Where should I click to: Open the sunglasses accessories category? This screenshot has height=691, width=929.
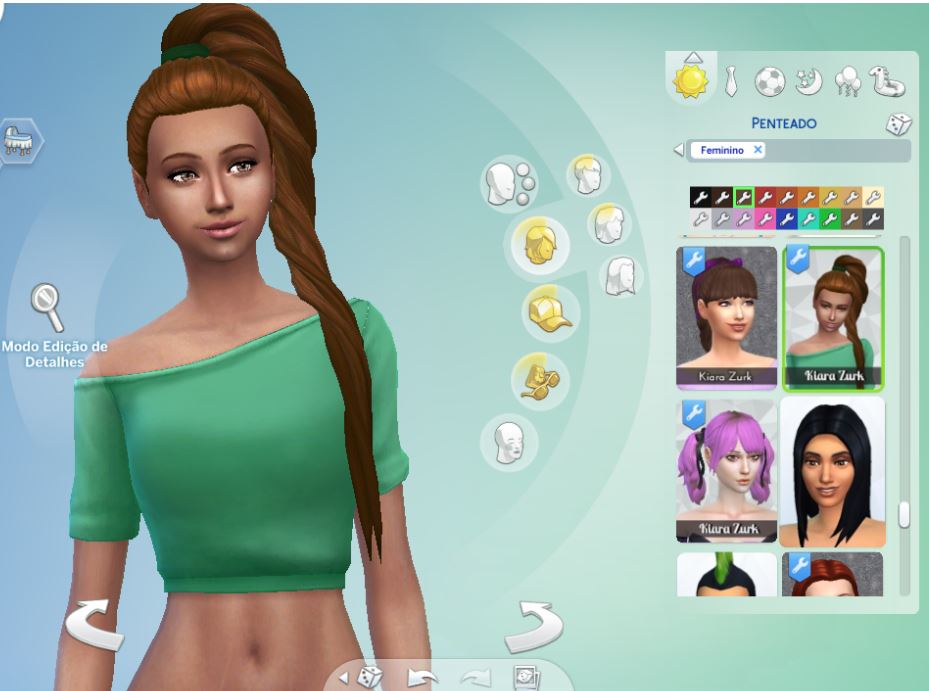[539, 378]
